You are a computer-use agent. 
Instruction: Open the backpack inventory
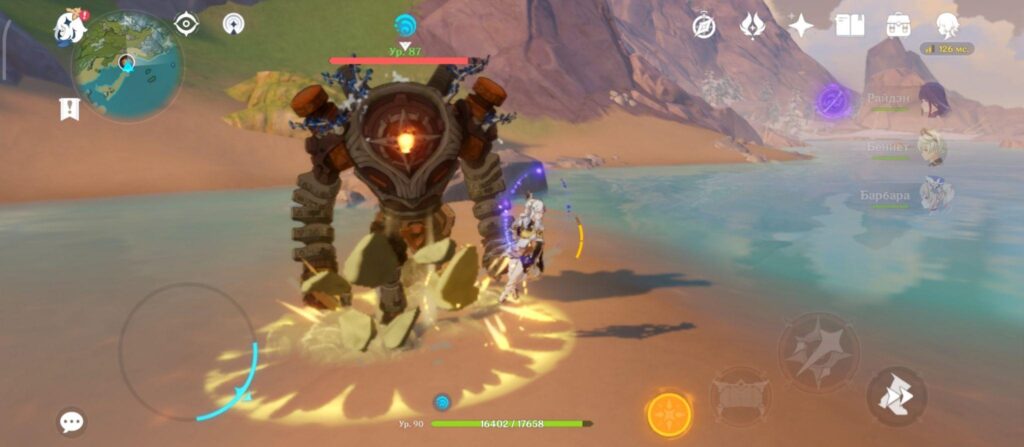(897, 26)
